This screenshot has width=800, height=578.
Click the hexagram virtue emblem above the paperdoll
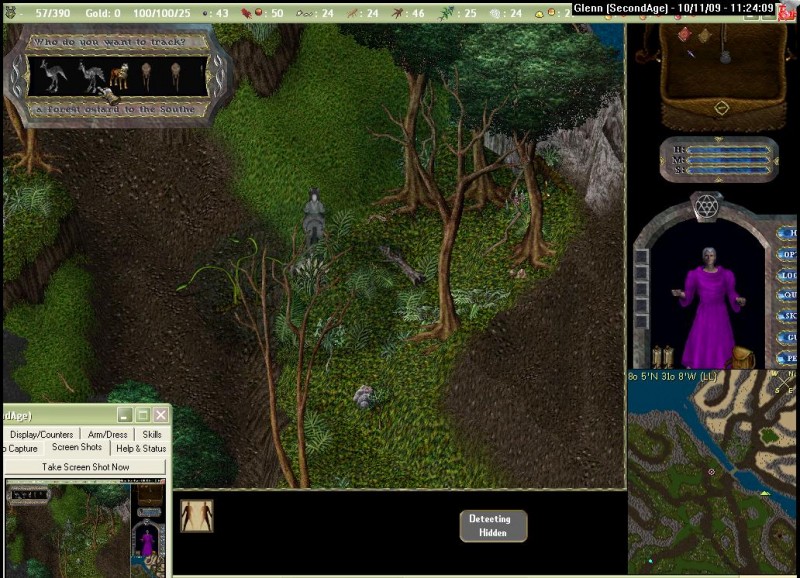(x=706, y=206)
